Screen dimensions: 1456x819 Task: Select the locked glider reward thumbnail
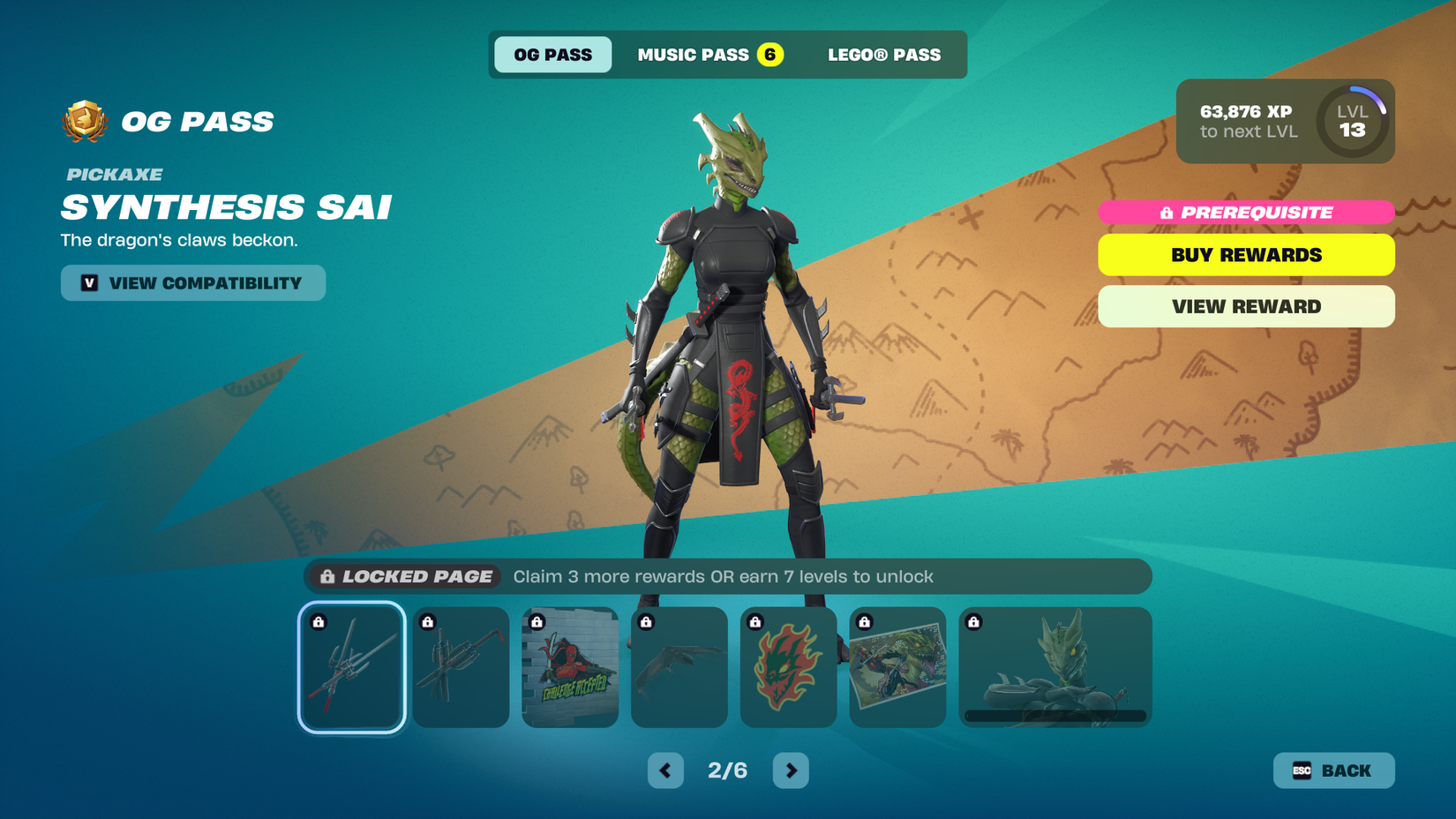[679, 667]
